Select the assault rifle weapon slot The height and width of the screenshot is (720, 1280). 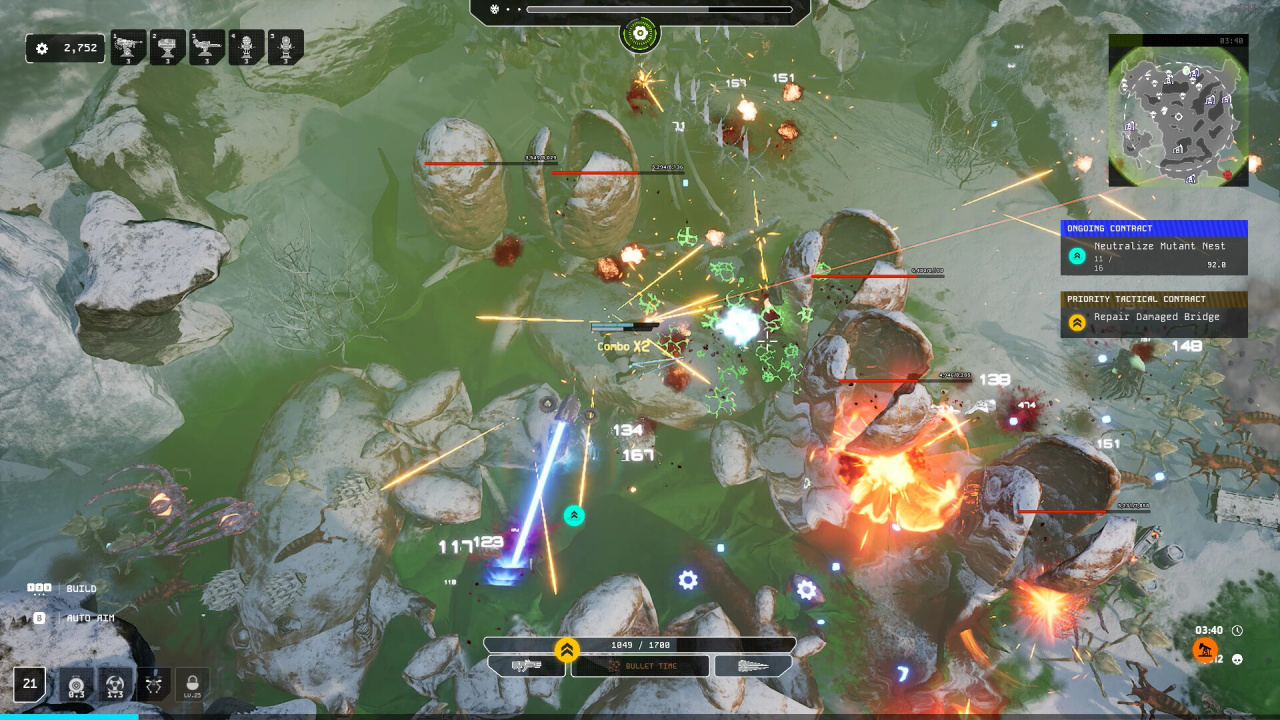point(526,666)
